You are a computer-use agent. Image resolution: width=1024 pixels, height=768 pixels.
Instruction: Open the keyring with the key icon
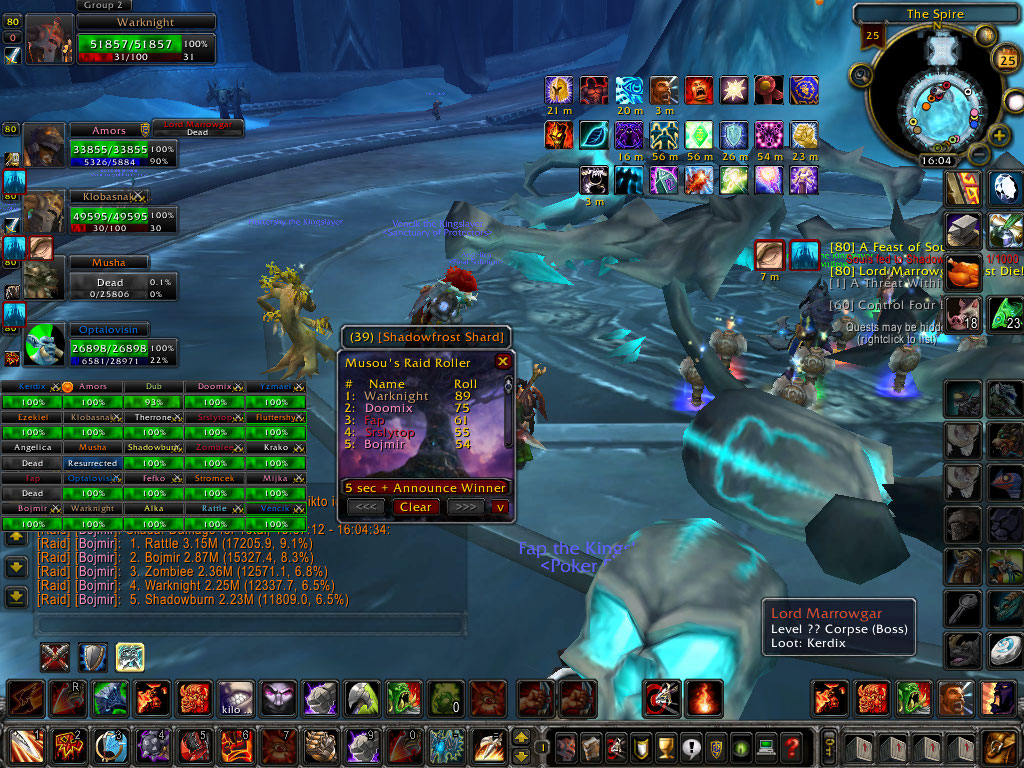[830, 746]
